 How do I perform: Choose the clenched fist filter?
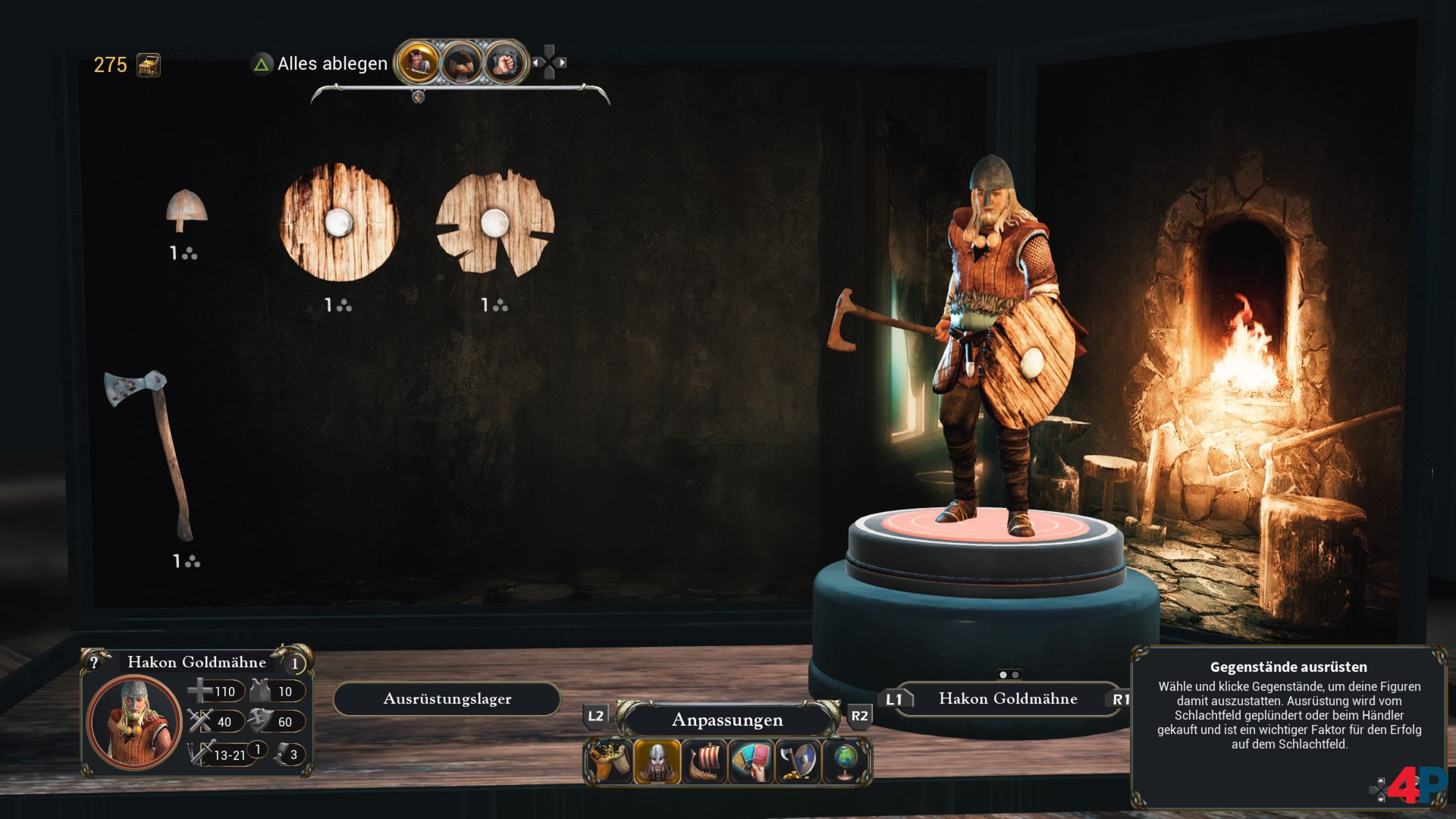click(x=504, y=63)
